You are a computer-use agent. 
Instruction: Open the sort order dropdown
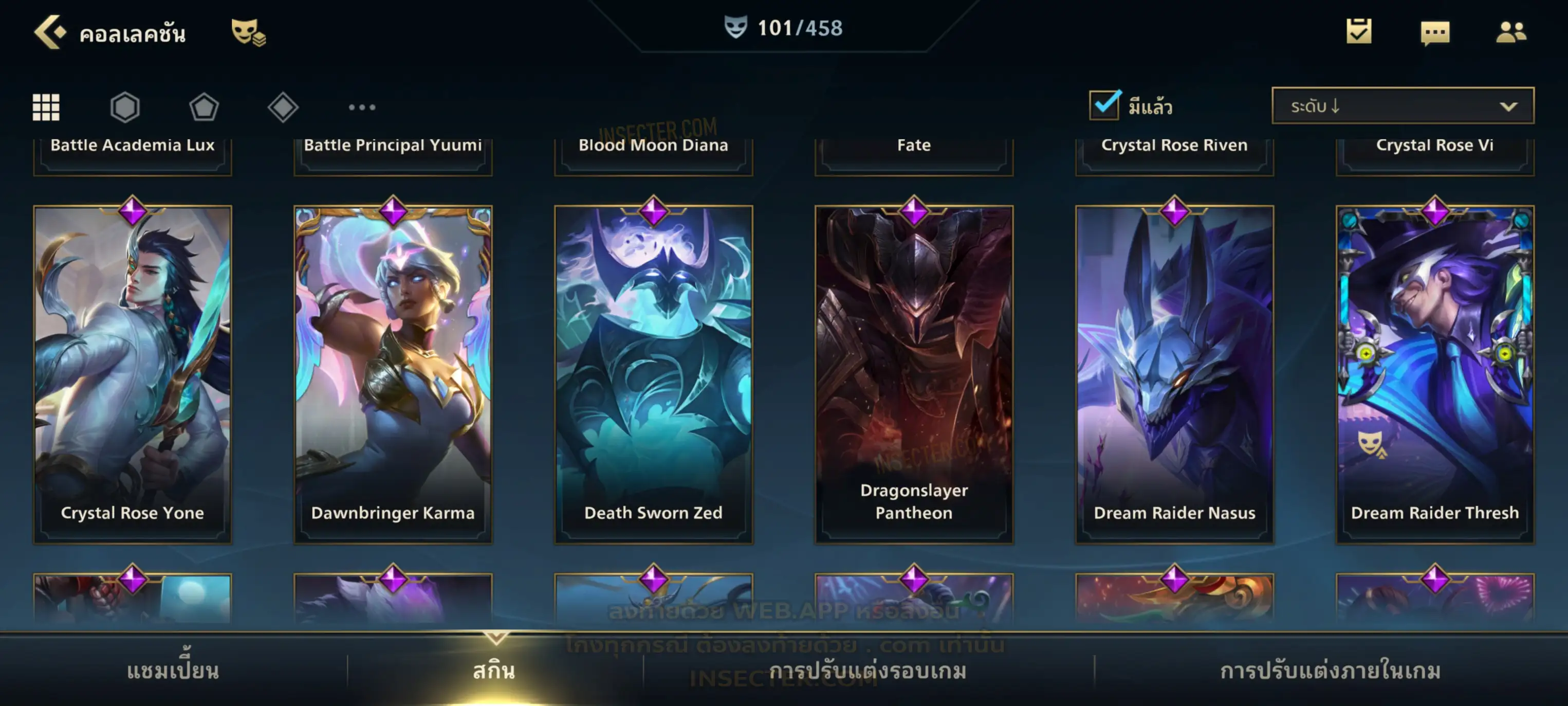(x=1403, y=106)
